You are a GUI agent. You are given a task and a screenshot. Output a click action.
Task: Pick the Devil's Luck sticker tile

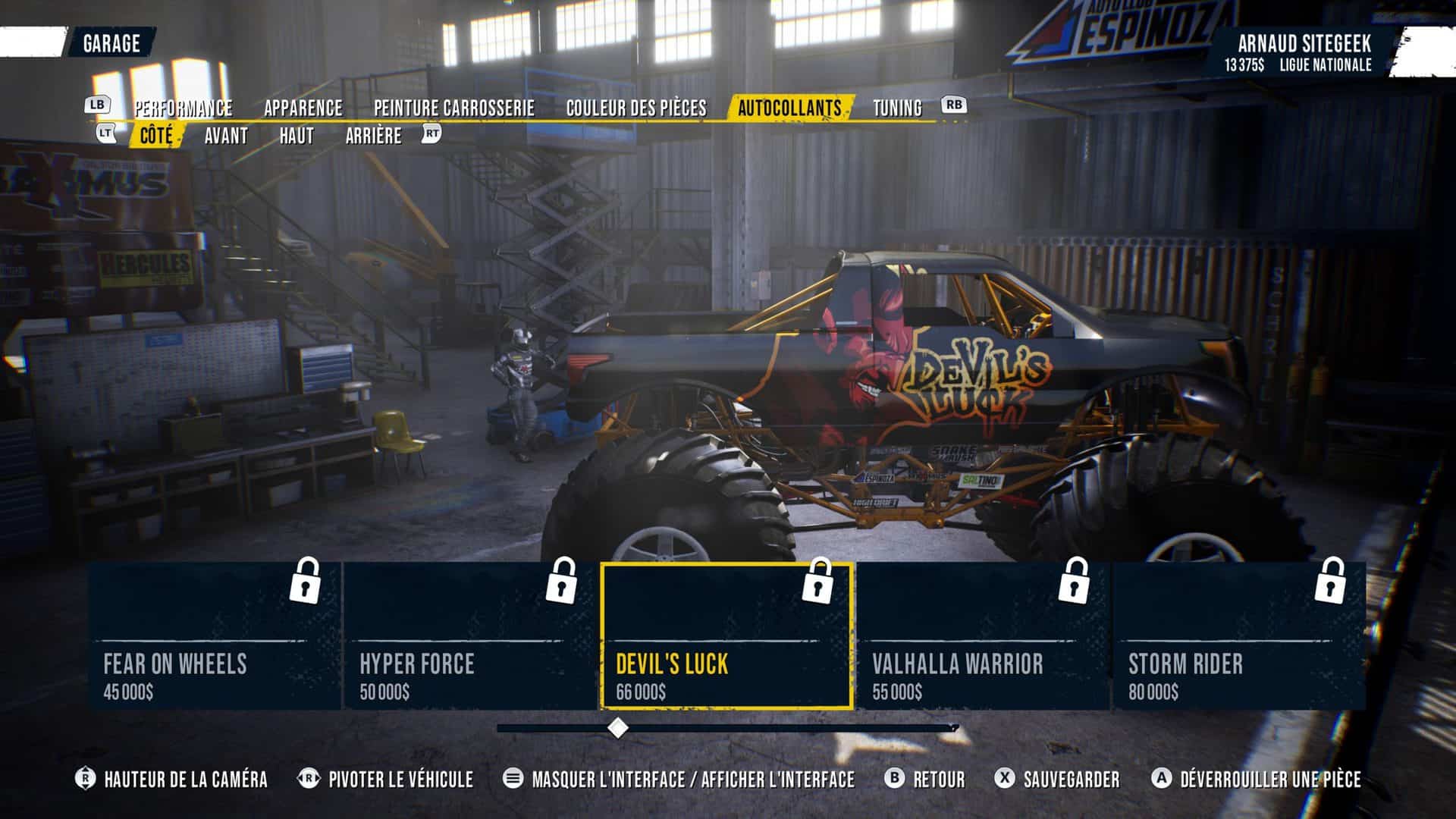tap(726, 635)
